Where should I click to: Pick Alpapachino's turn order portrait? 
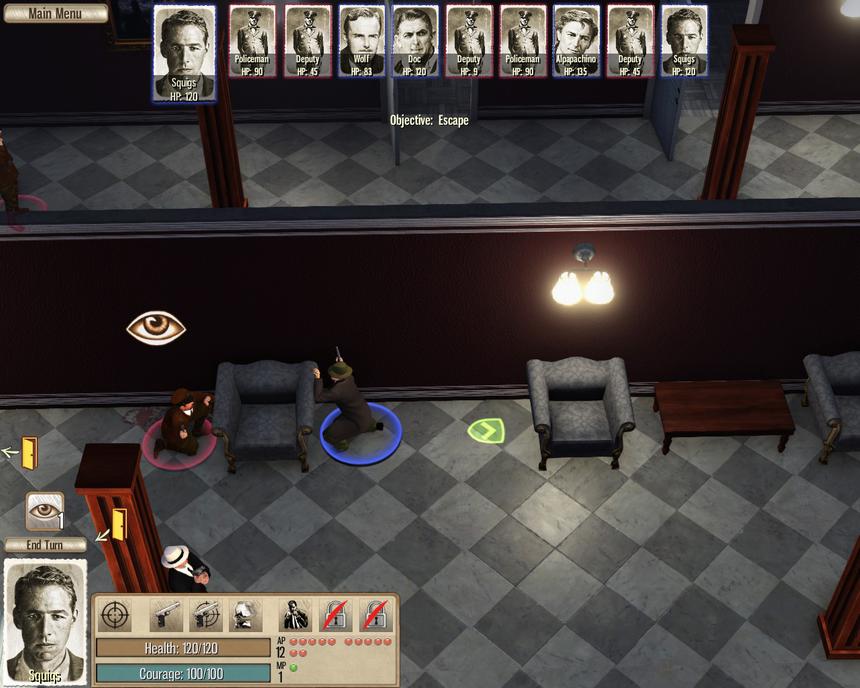576,41
